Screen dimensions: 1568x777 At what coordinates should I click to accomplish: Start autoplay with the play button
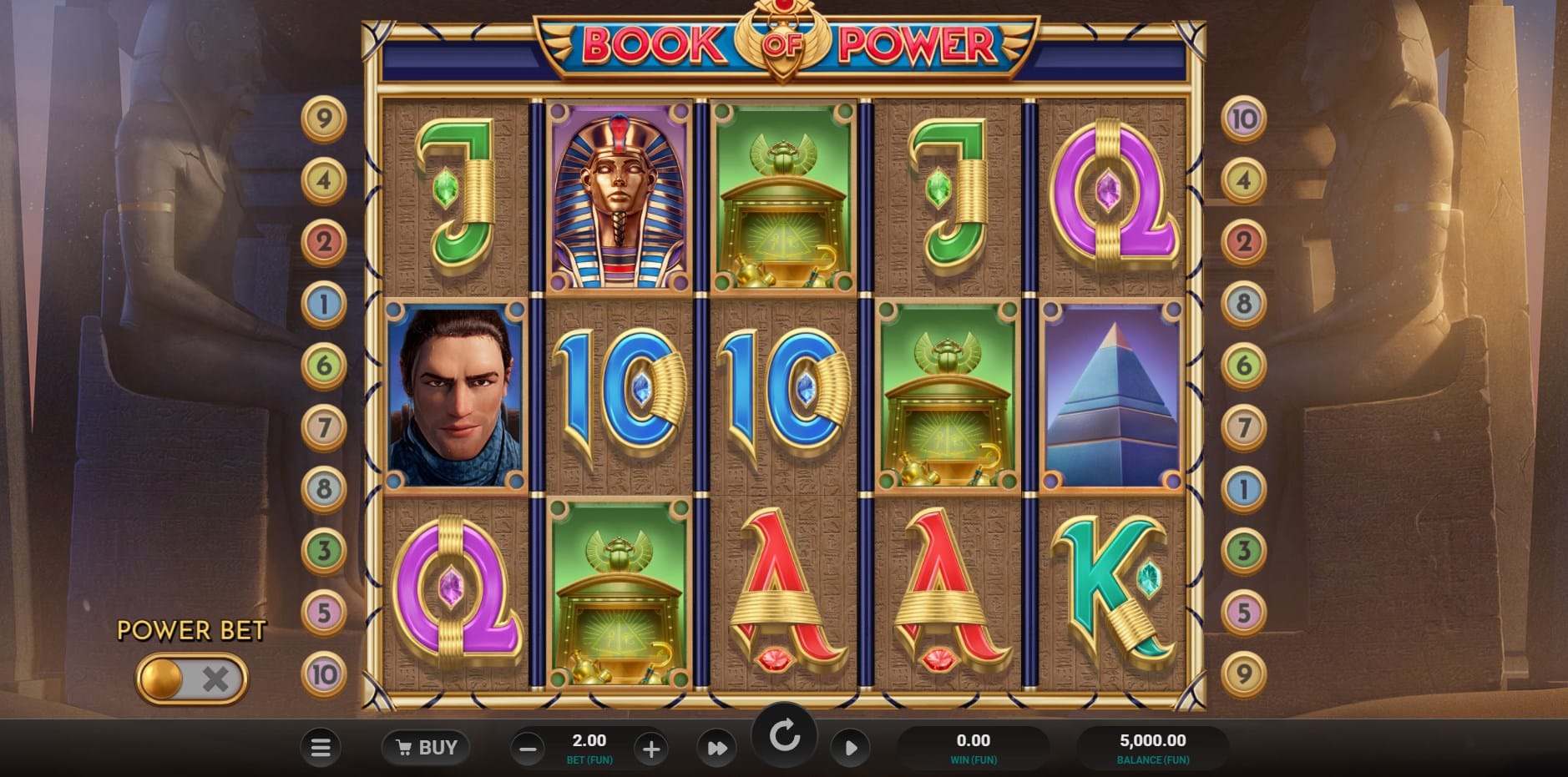pyautogui.click(x=850, y=748)
